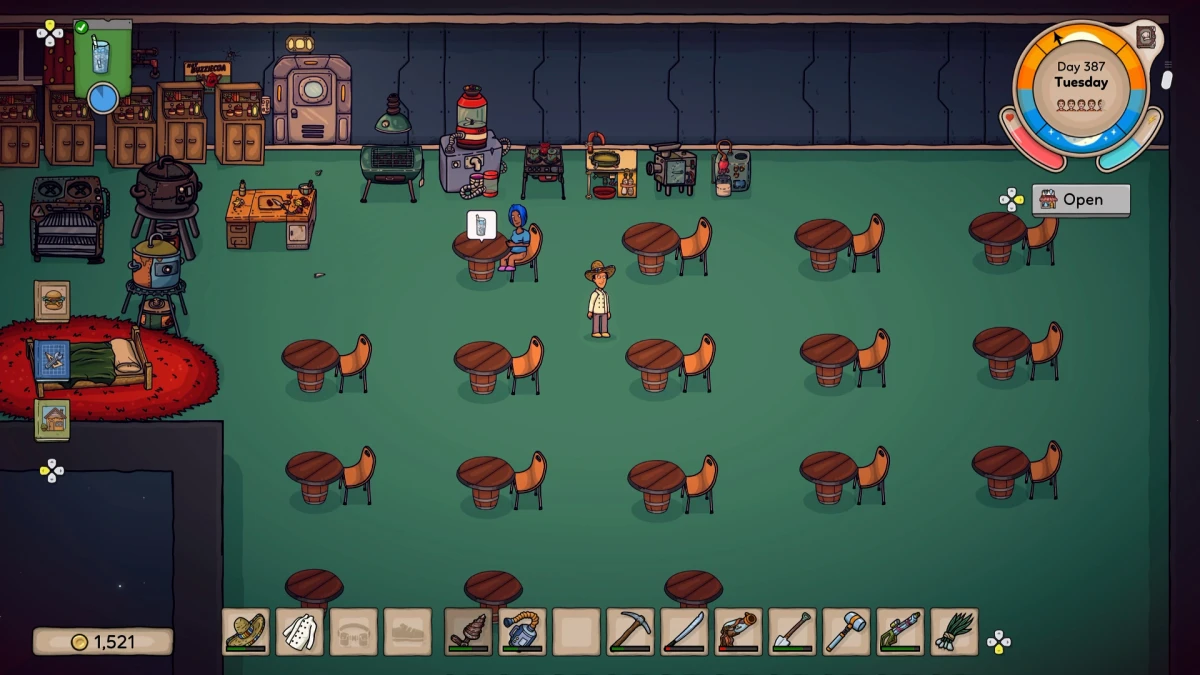
Task: Open the burger menu book
Action: pyautogui.click(x=52, y=300)
